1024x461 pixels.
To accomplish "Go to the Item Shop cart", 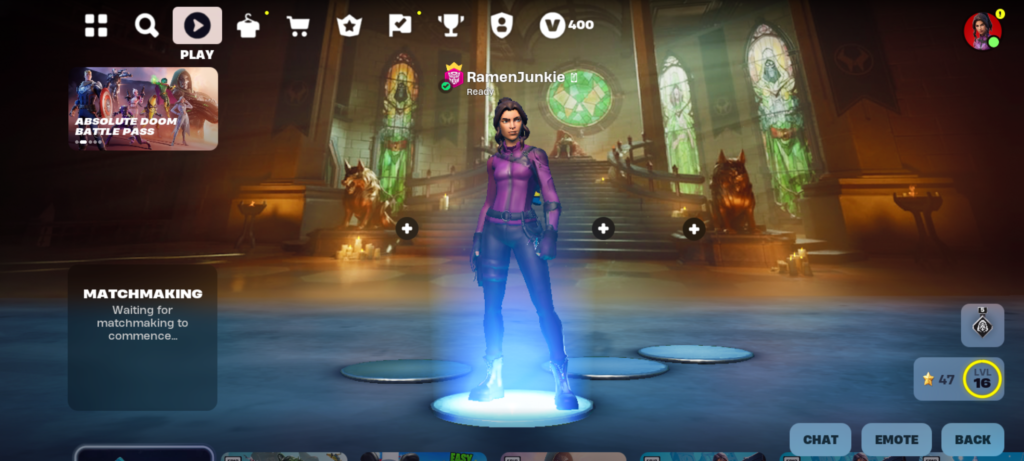I will coord(298,26).
